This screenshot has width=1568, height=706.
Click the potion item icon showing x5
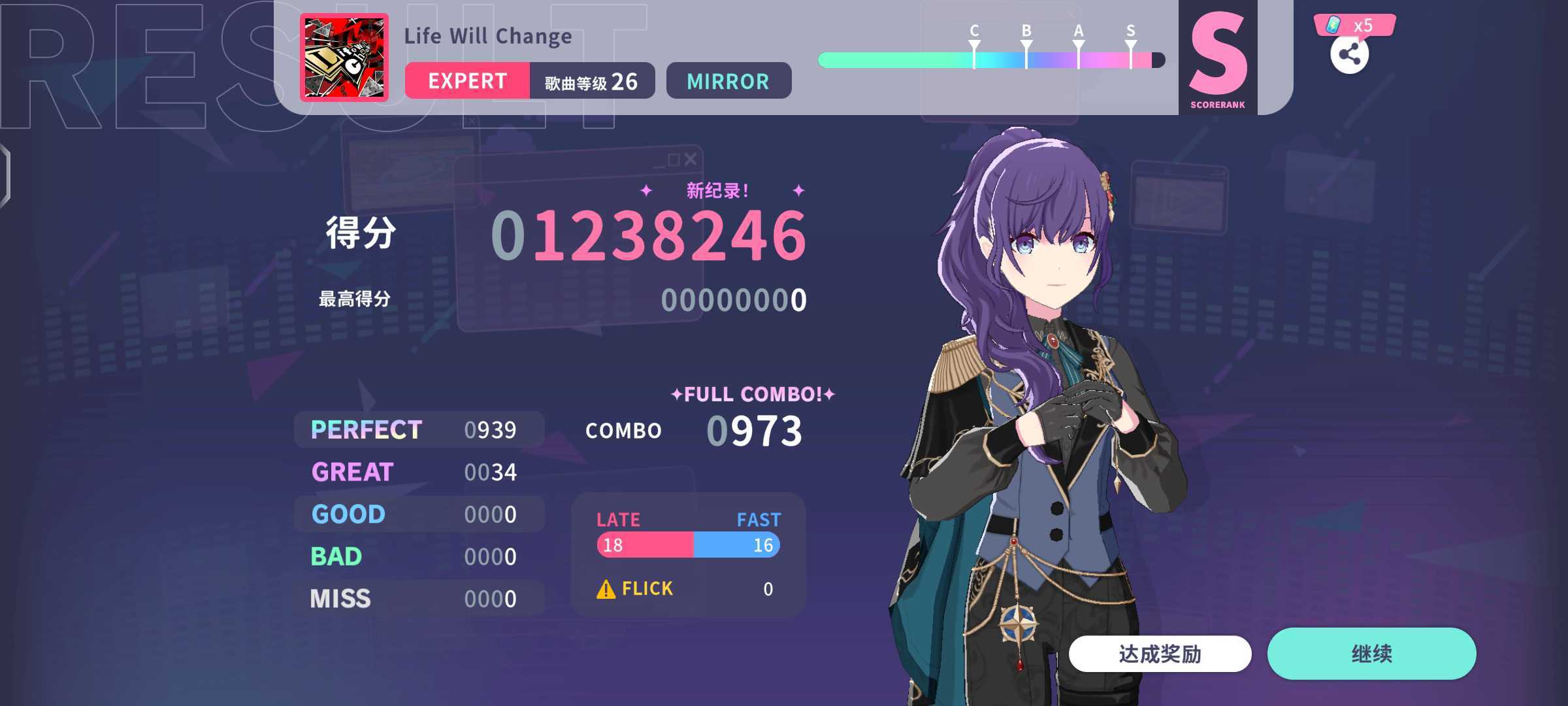[x=1334, y=25]
